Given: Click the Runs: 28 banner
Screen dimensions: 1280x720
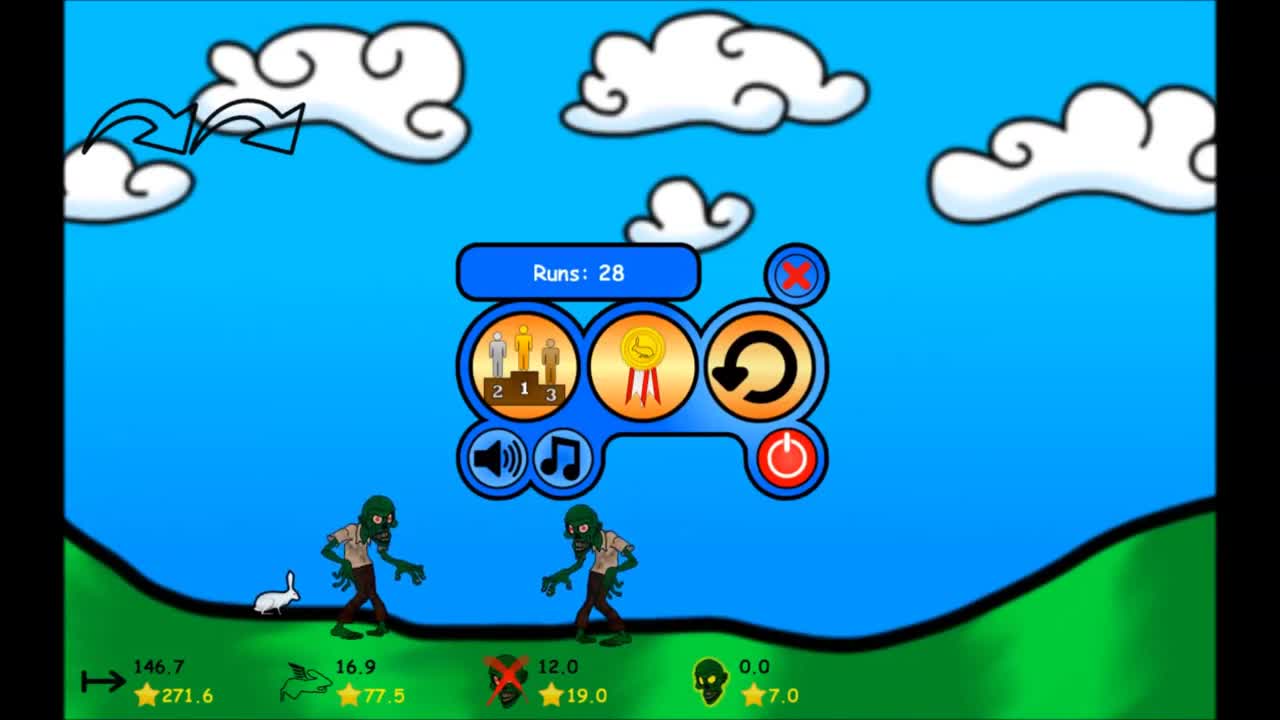Looking at the screenshot, I should [578, 272].
